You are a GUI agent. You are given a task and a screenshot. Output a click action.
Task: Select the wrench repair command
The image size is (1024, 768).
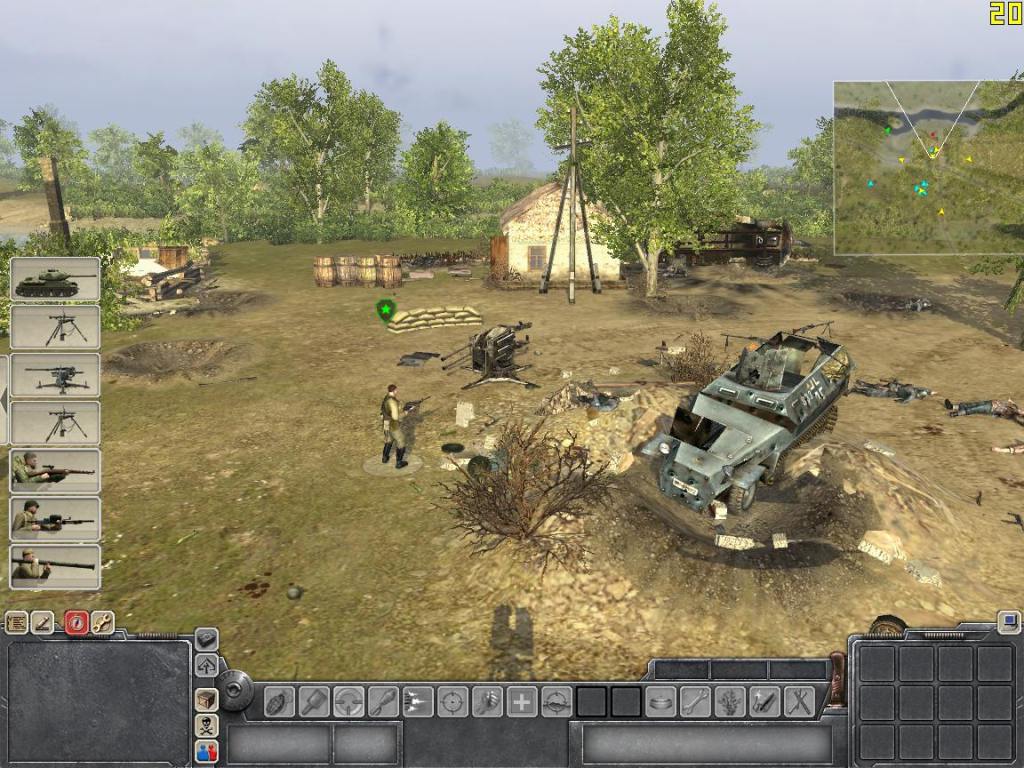[695, 701]
